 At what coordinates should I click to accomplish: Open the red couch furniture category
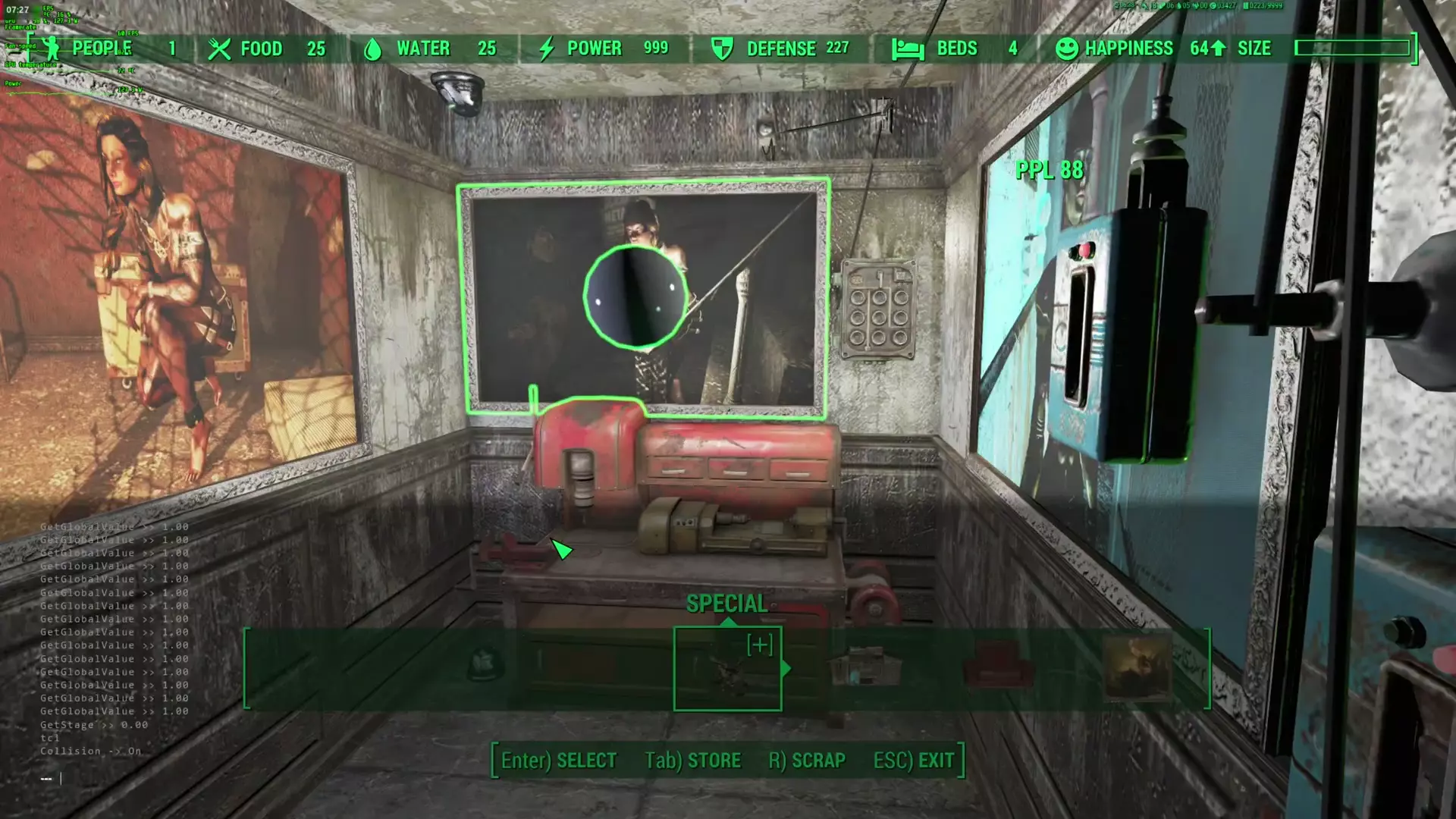[999, 668]
